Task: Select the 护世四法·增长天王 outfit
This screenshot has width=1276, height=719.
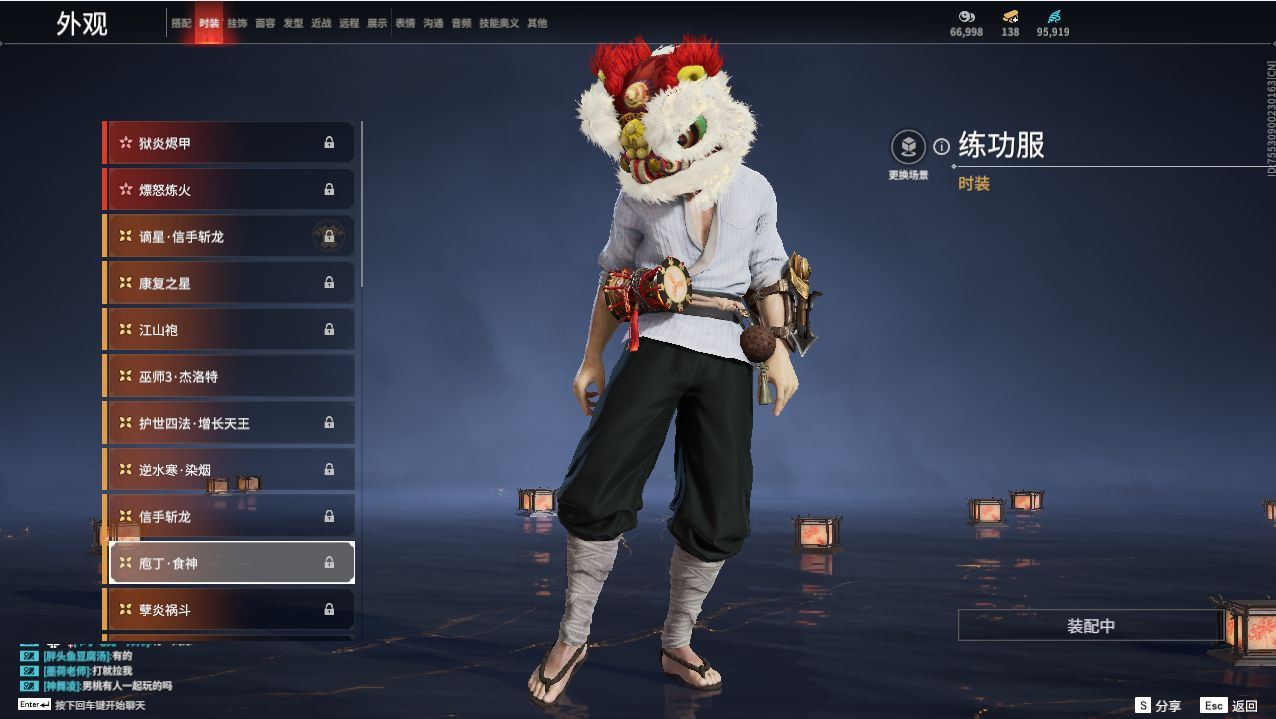Action: [229, 423]
